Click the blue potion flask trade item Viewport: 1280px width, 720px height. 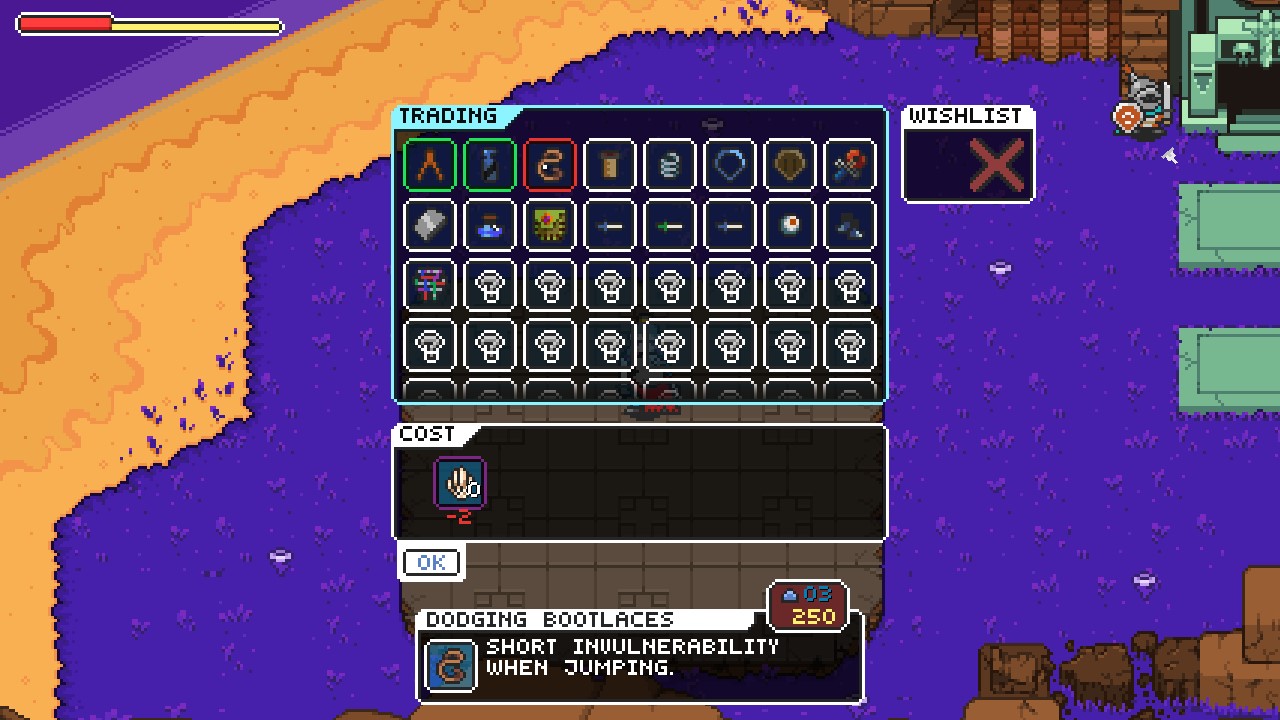point(490,224)
